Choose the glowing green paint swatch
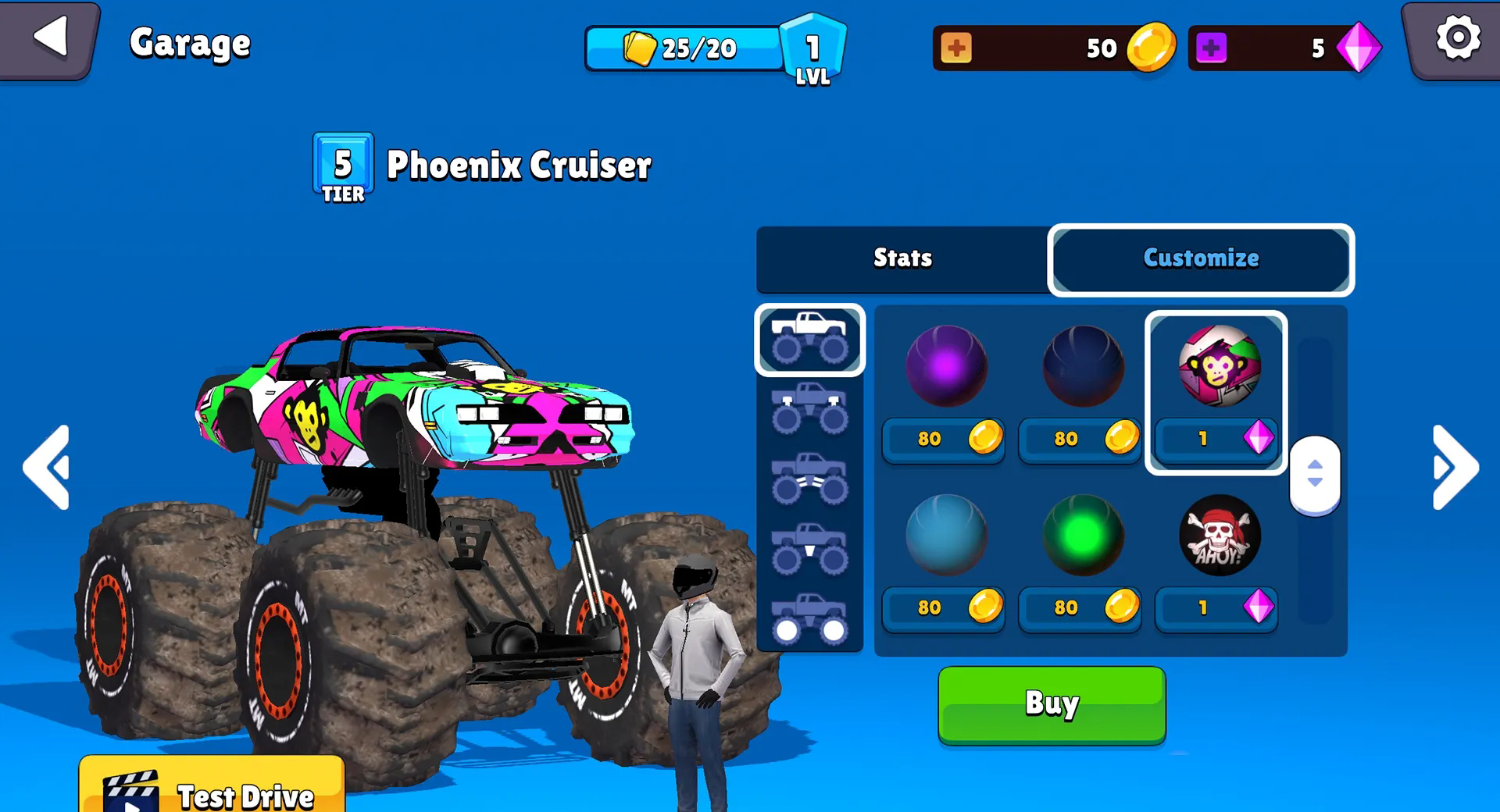Image resolution: width=1500 pixels, height=812 pixels. [1083, 536]
